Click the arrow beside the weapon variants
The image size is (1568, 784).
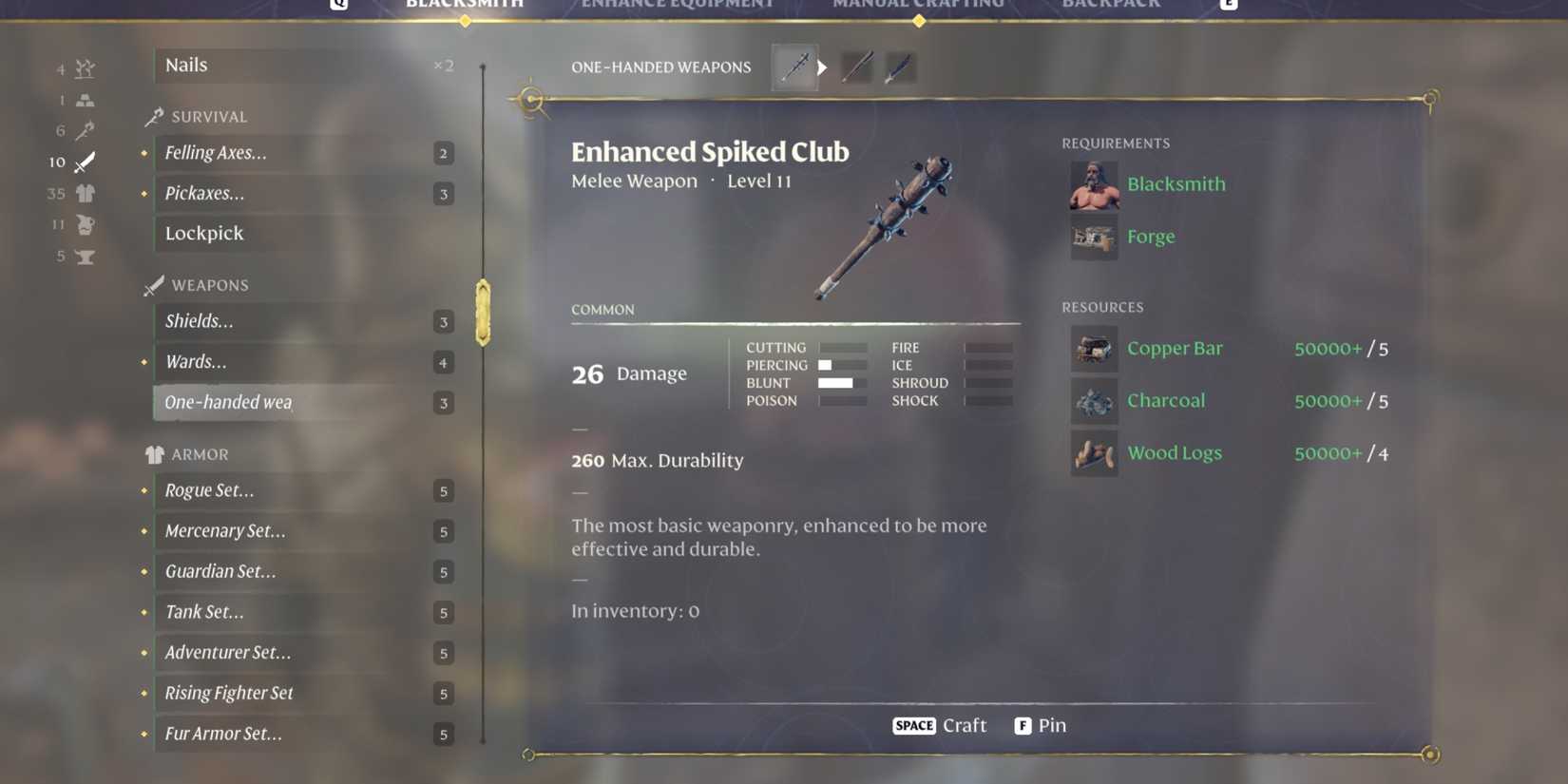tap(821, 67)
